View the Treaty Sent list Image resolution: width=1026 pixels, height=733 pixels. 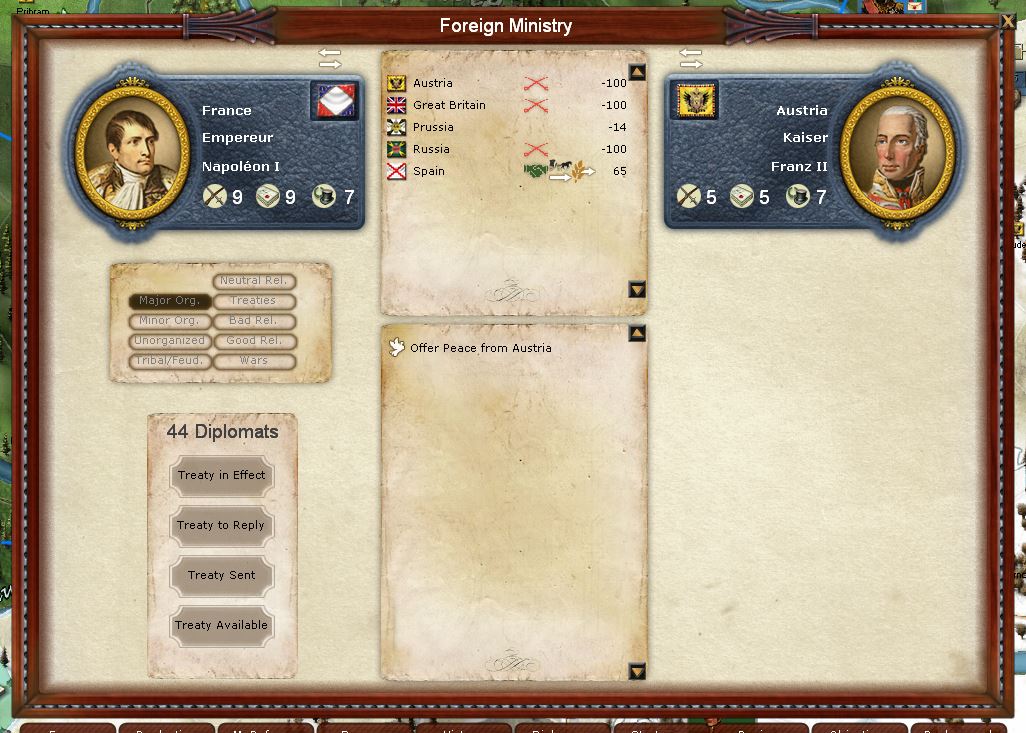tap(221, 576)
